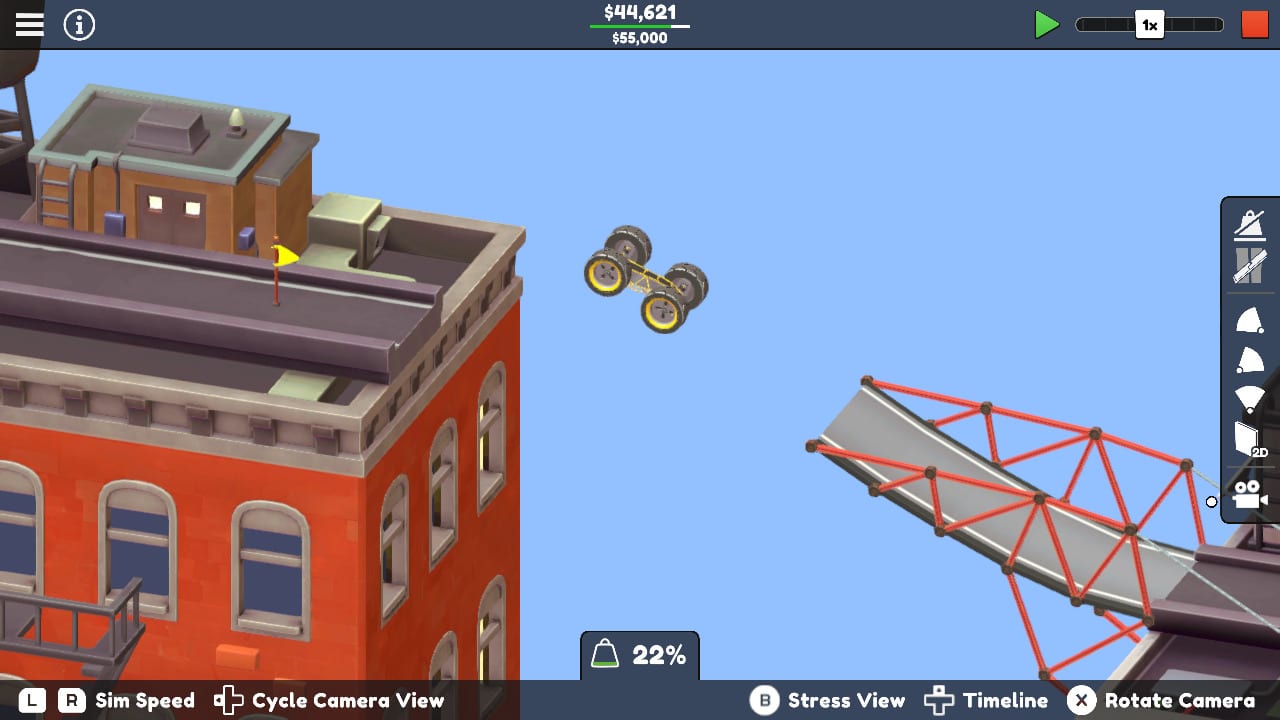Click the split-screen replay view icon
Image resolution: width=1280 pixels, height=720 pixels.
coord(1249,266)
